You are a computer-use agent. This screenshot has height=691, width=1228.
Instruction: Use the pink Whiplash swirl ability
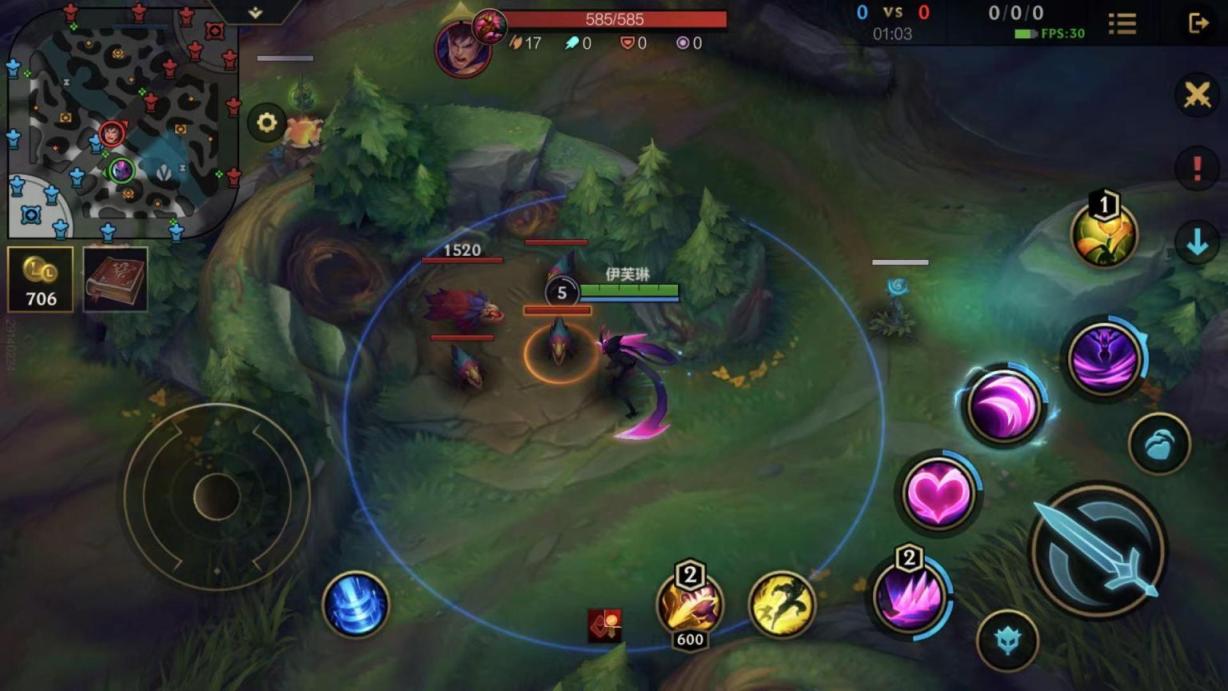(1003, 406)
